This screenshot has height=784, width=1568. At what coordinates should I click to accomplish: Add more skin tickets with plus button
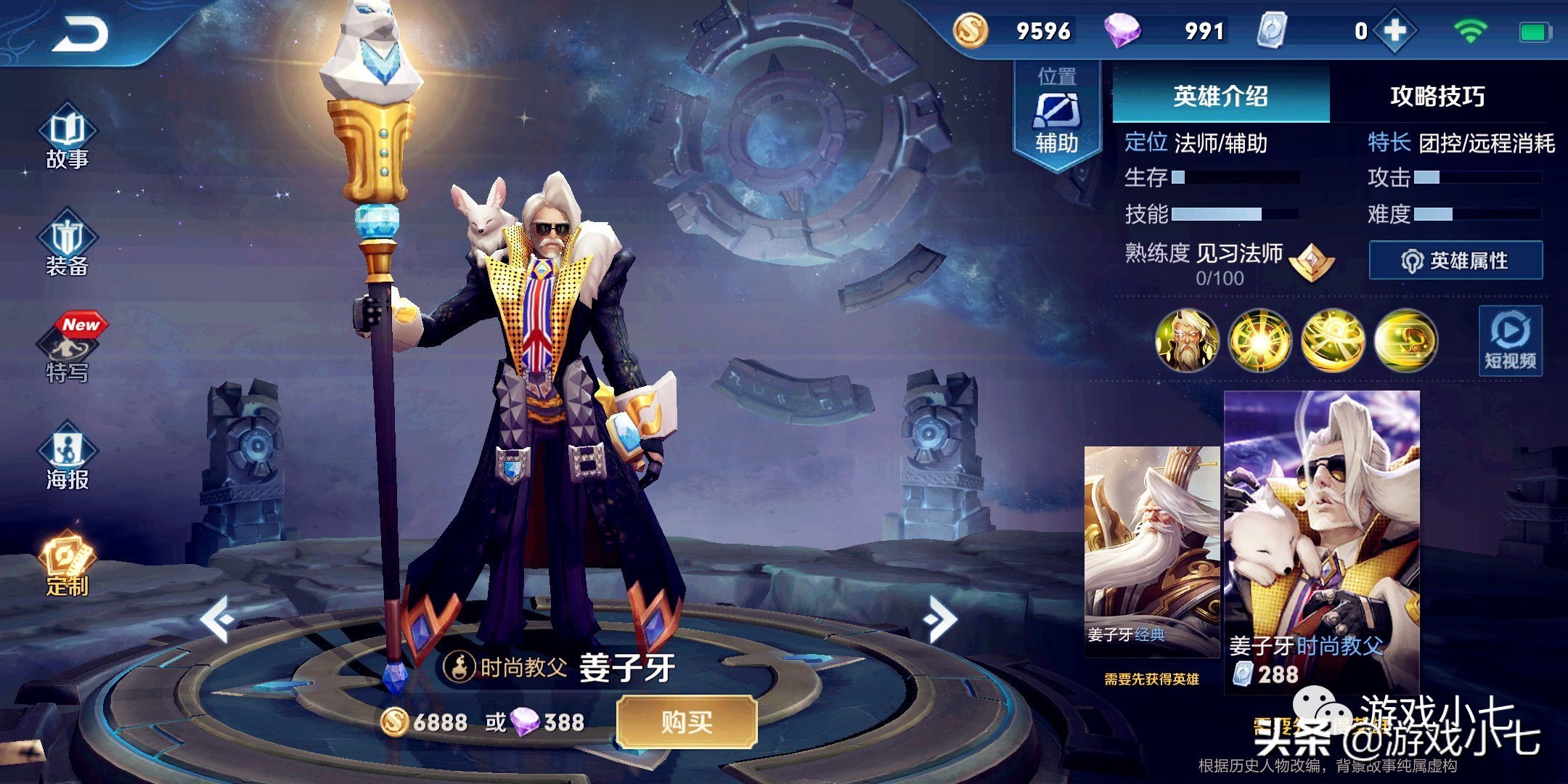[1395, 31]
